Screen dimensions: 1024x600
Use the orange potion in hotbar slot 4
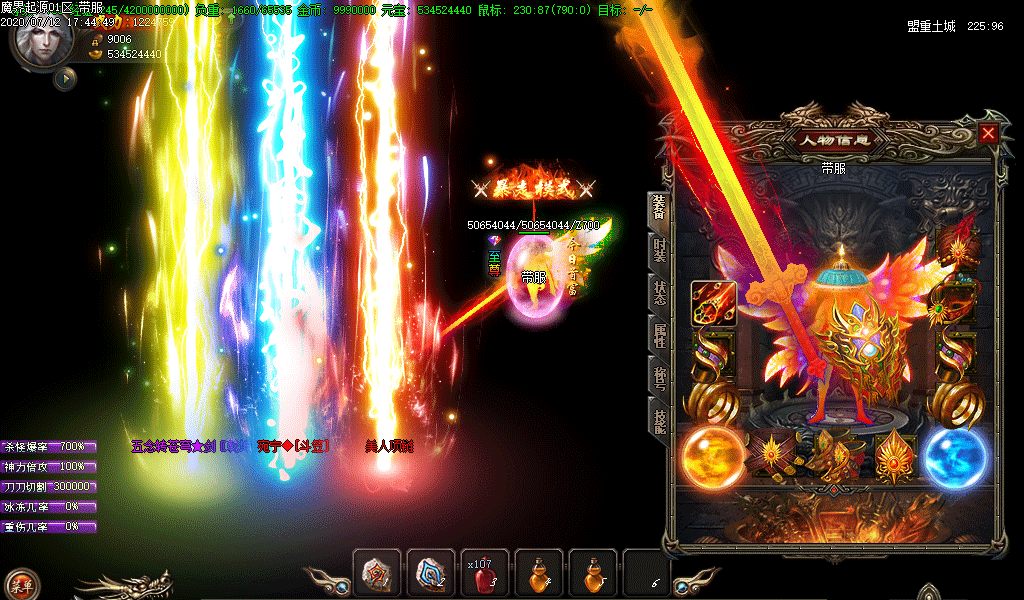point(539,574)
